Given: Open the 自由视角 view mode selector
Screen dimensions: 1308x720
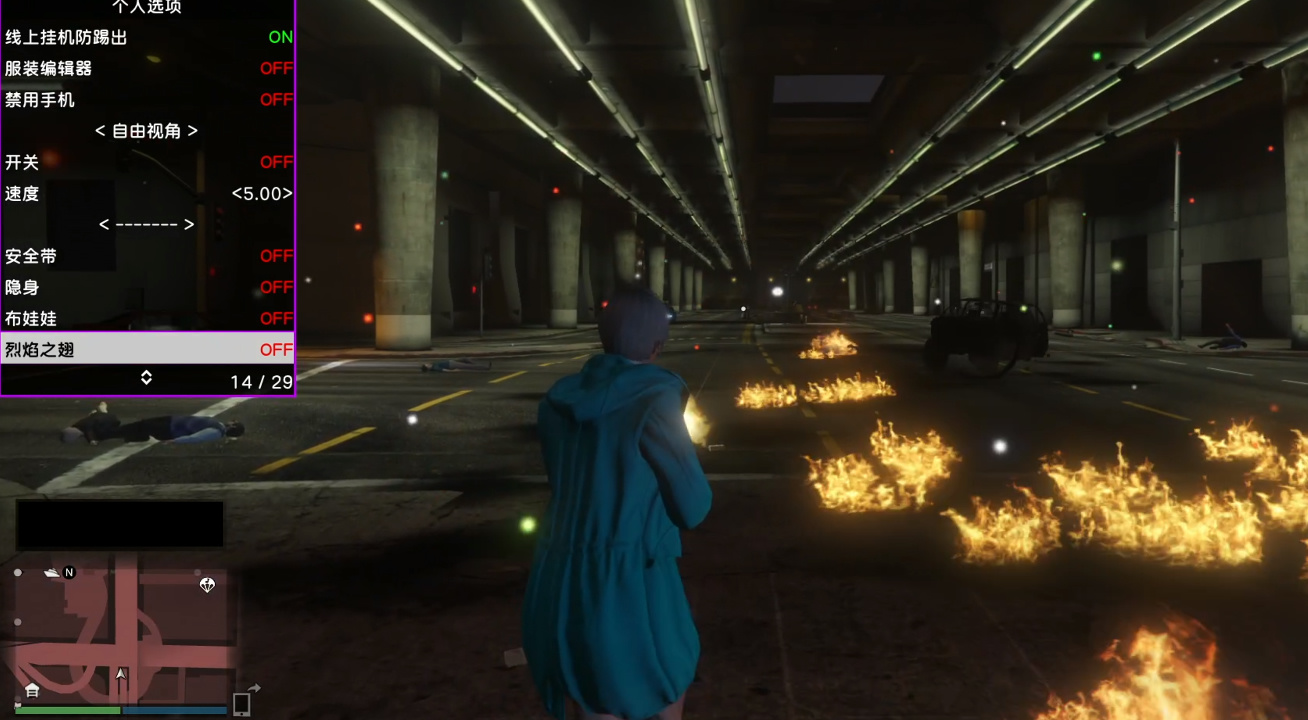Looking at the screenshot, I should tap(148, 130).
